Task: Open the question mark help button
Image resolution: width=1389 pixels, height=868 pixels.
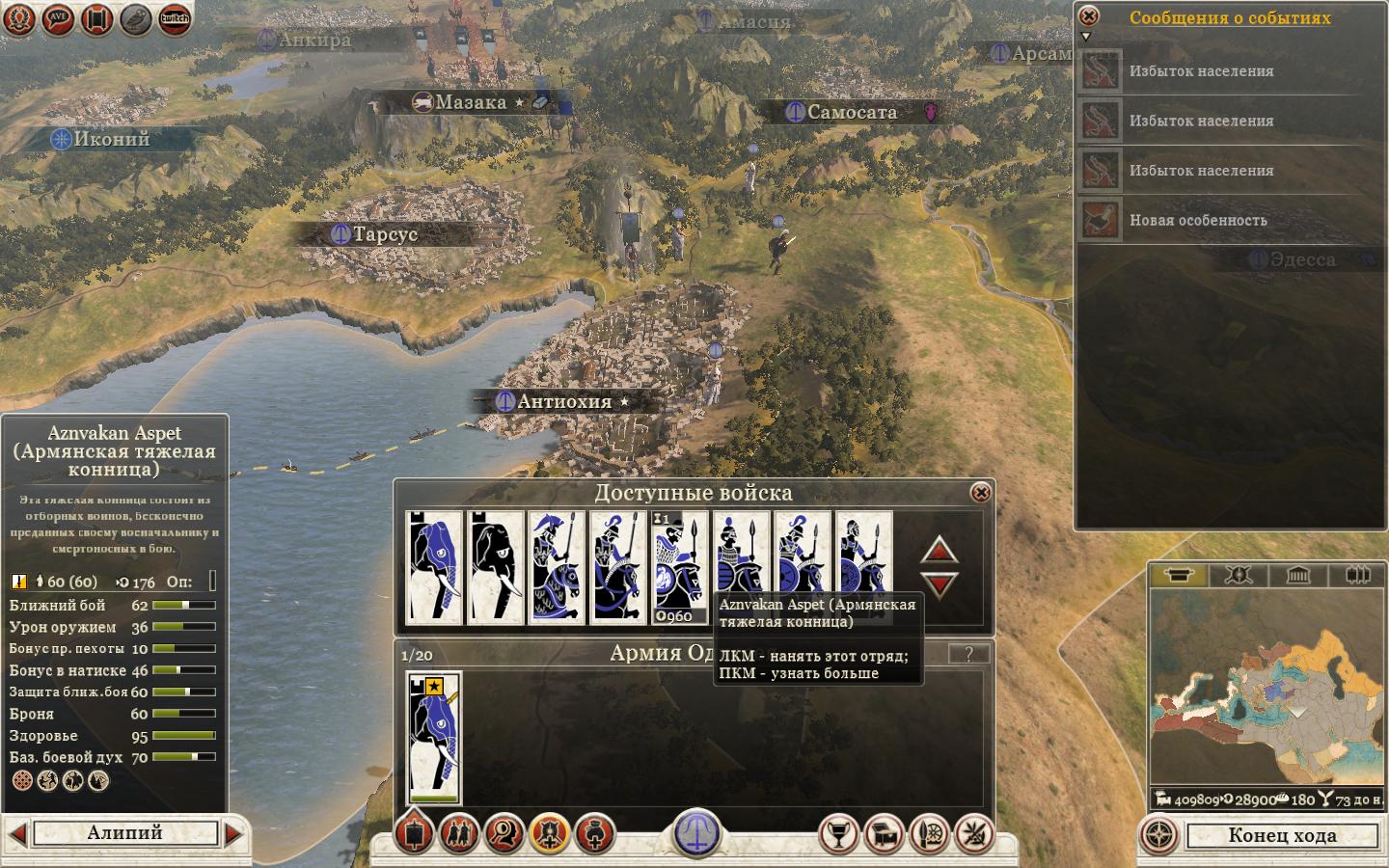Action: pyautogui.click(x=968, y=654)
